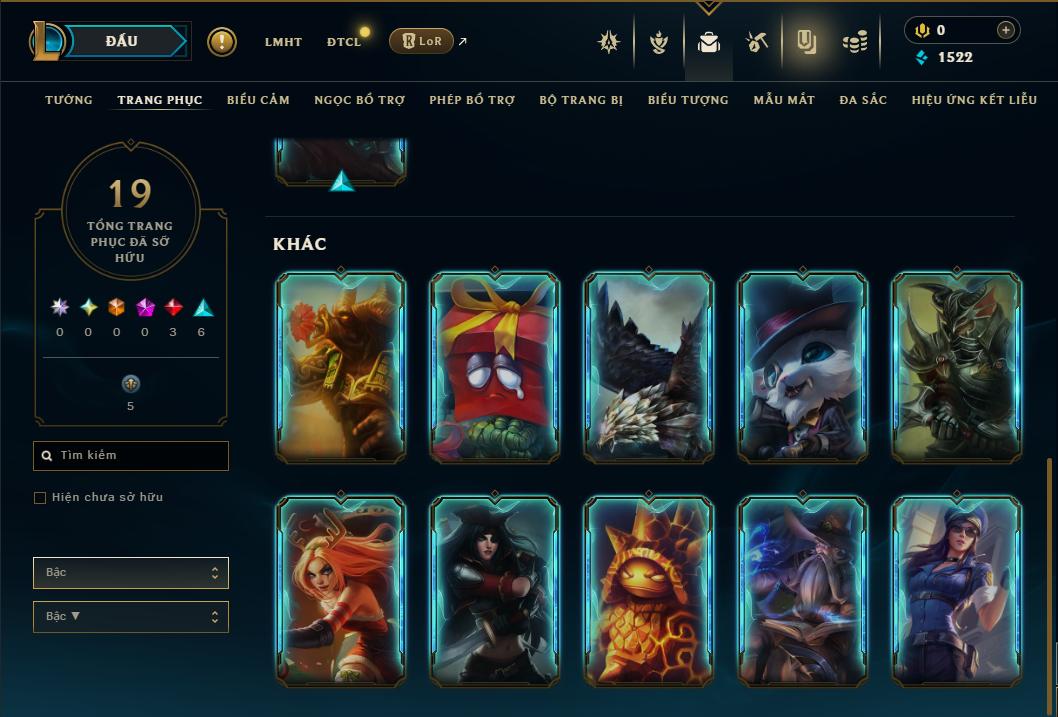
Task: Select the crying gift-box Amumu skin
Action: pos(494,367)
